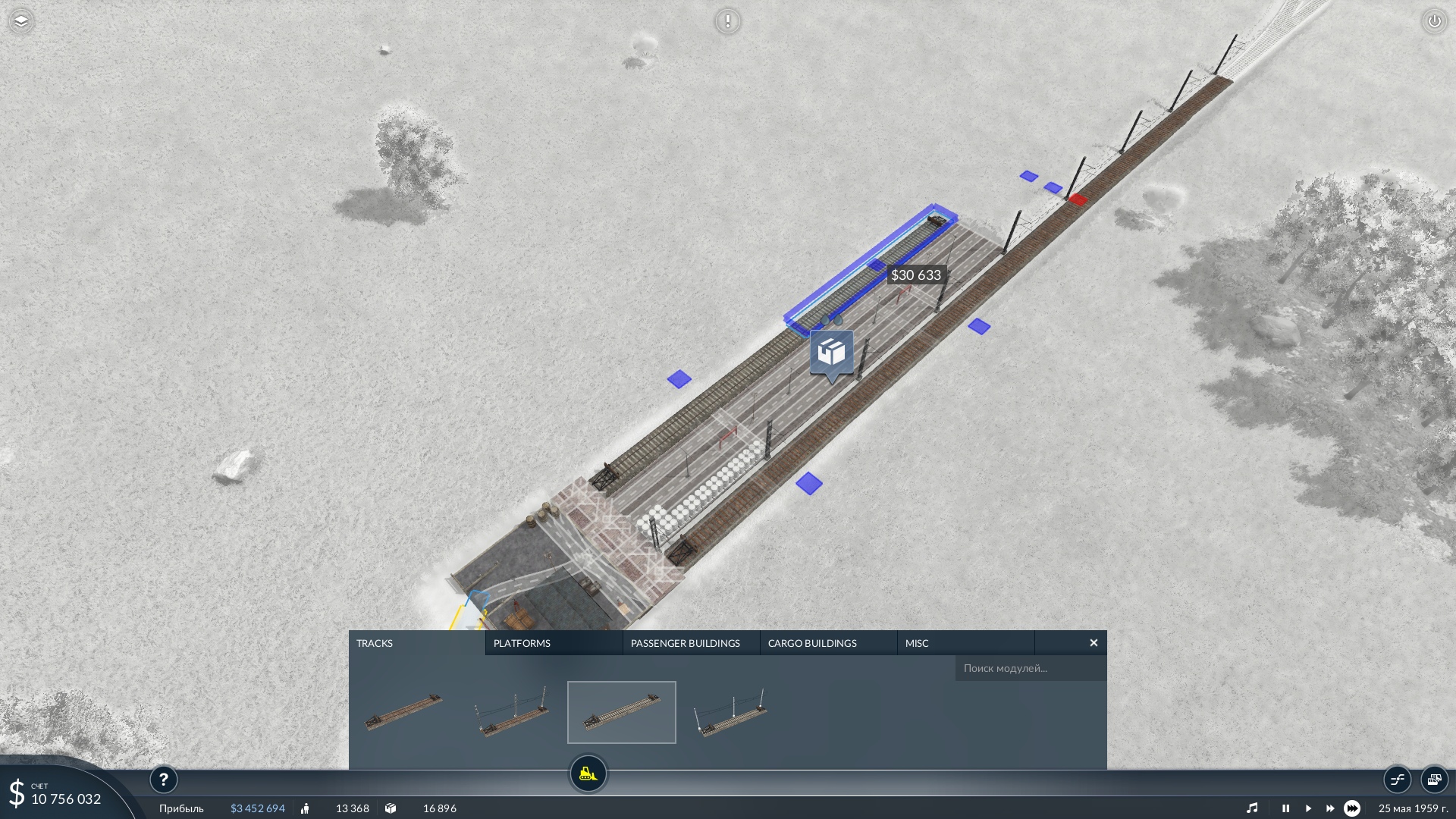Open the map layers menu
Image resolution: width=1456 pixels, height=819 pixels.
tap(21, 21)
